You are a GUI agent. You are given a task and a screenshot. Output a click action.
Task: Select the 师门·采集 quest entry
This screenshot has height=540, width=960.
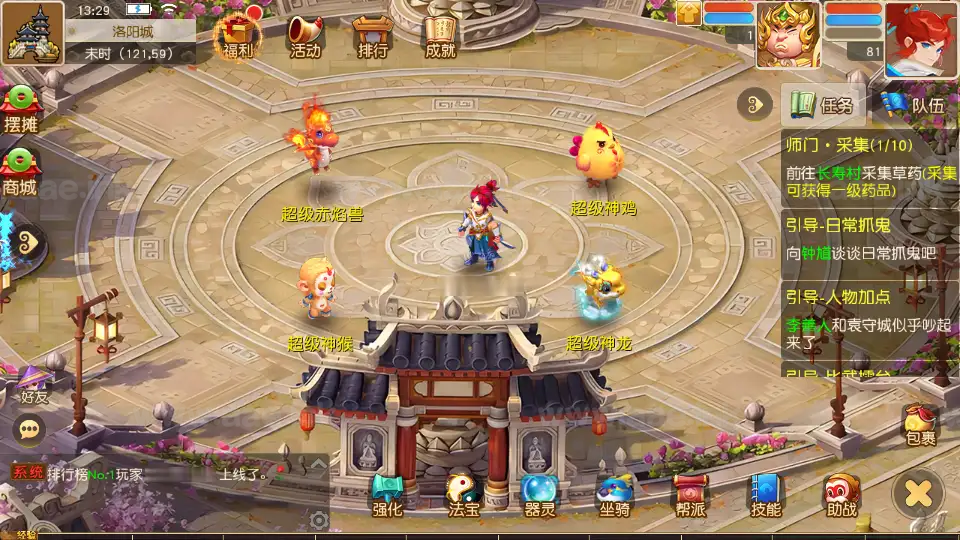[868, 164]
